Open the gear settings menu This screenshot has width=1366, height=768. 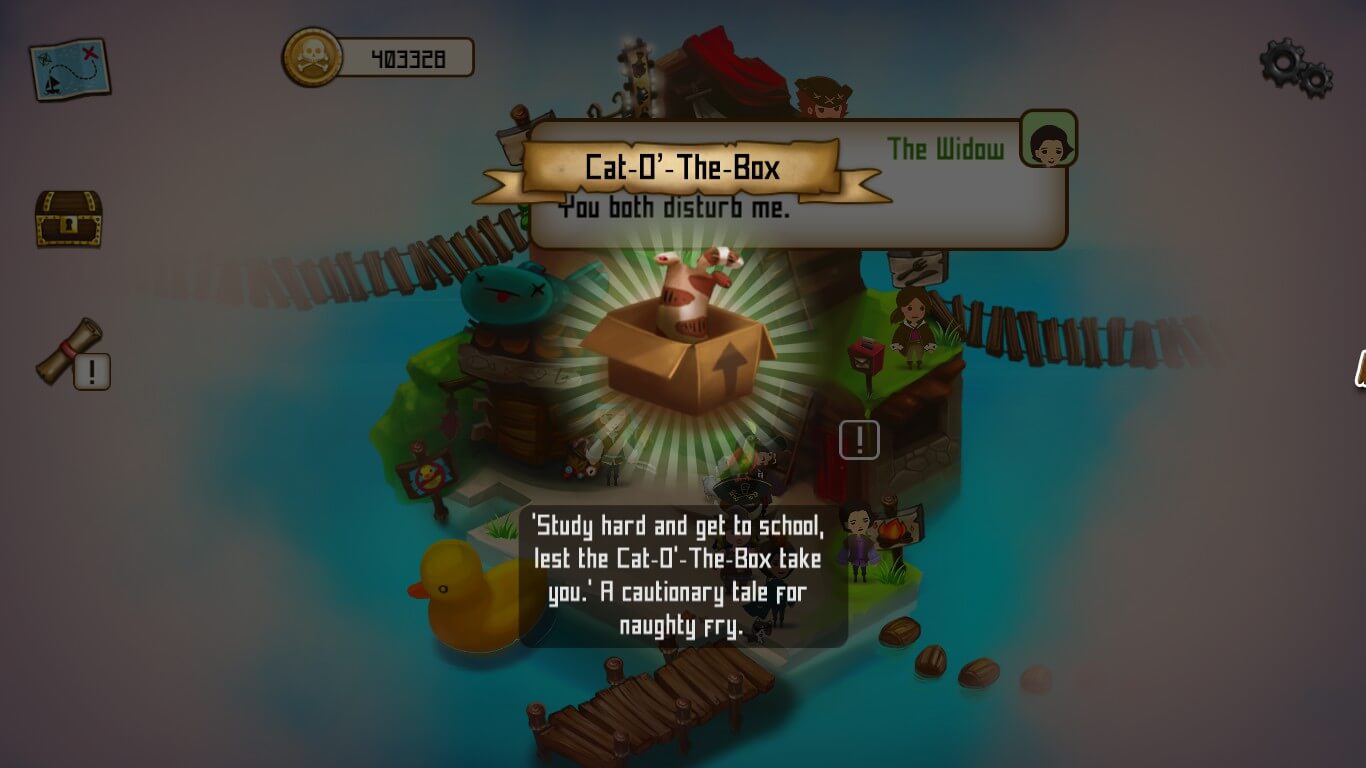click(1295, 67)
